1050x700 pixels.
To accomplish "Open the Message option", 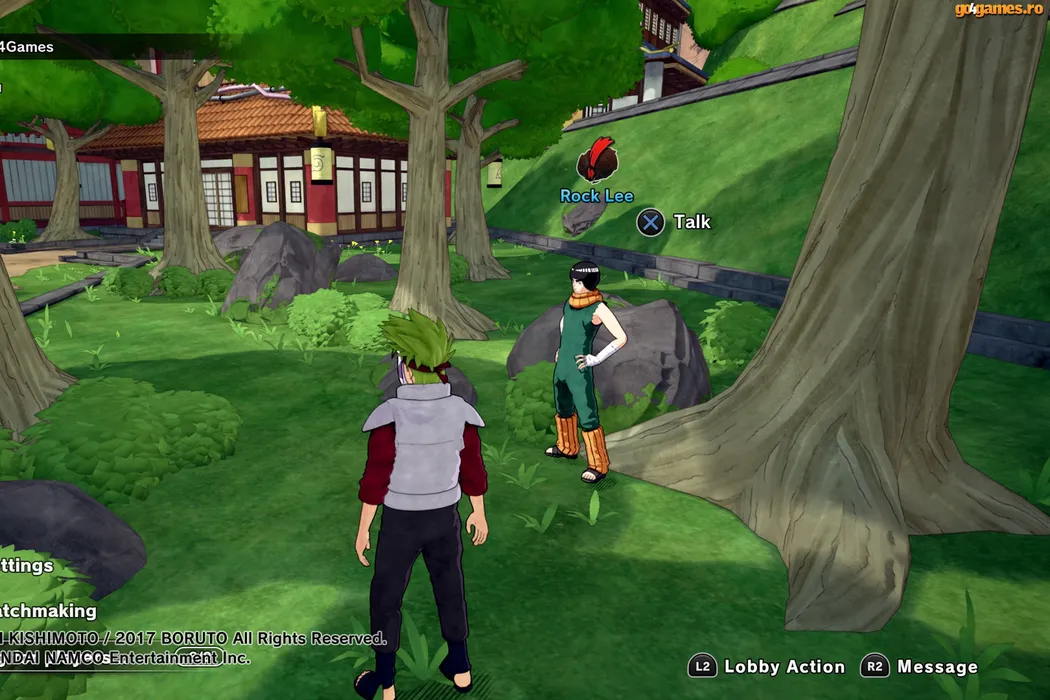I will click(920, 667).
